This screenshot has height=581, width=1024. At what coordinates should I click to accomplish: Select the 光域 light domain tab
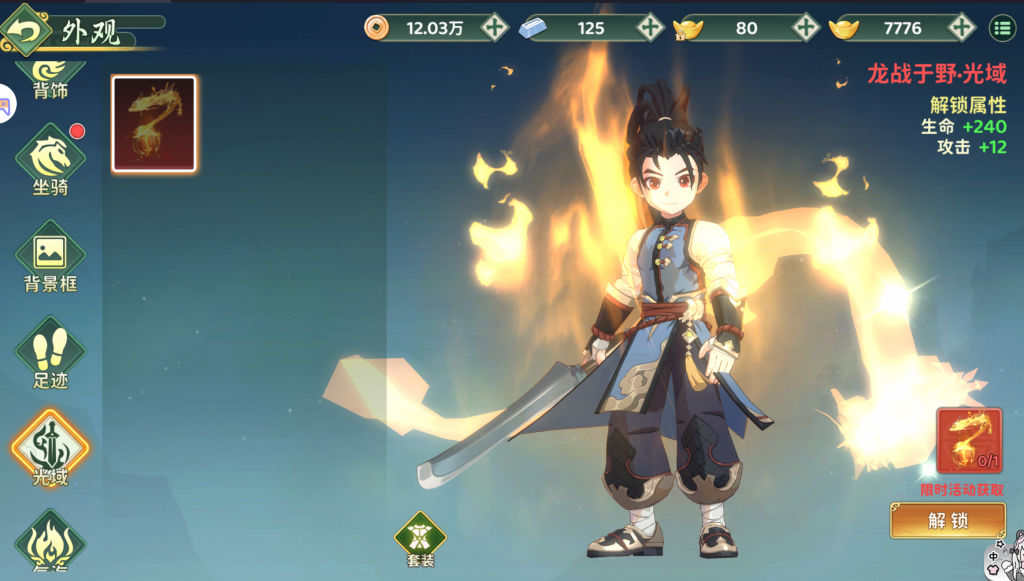[x=50, y=449]
